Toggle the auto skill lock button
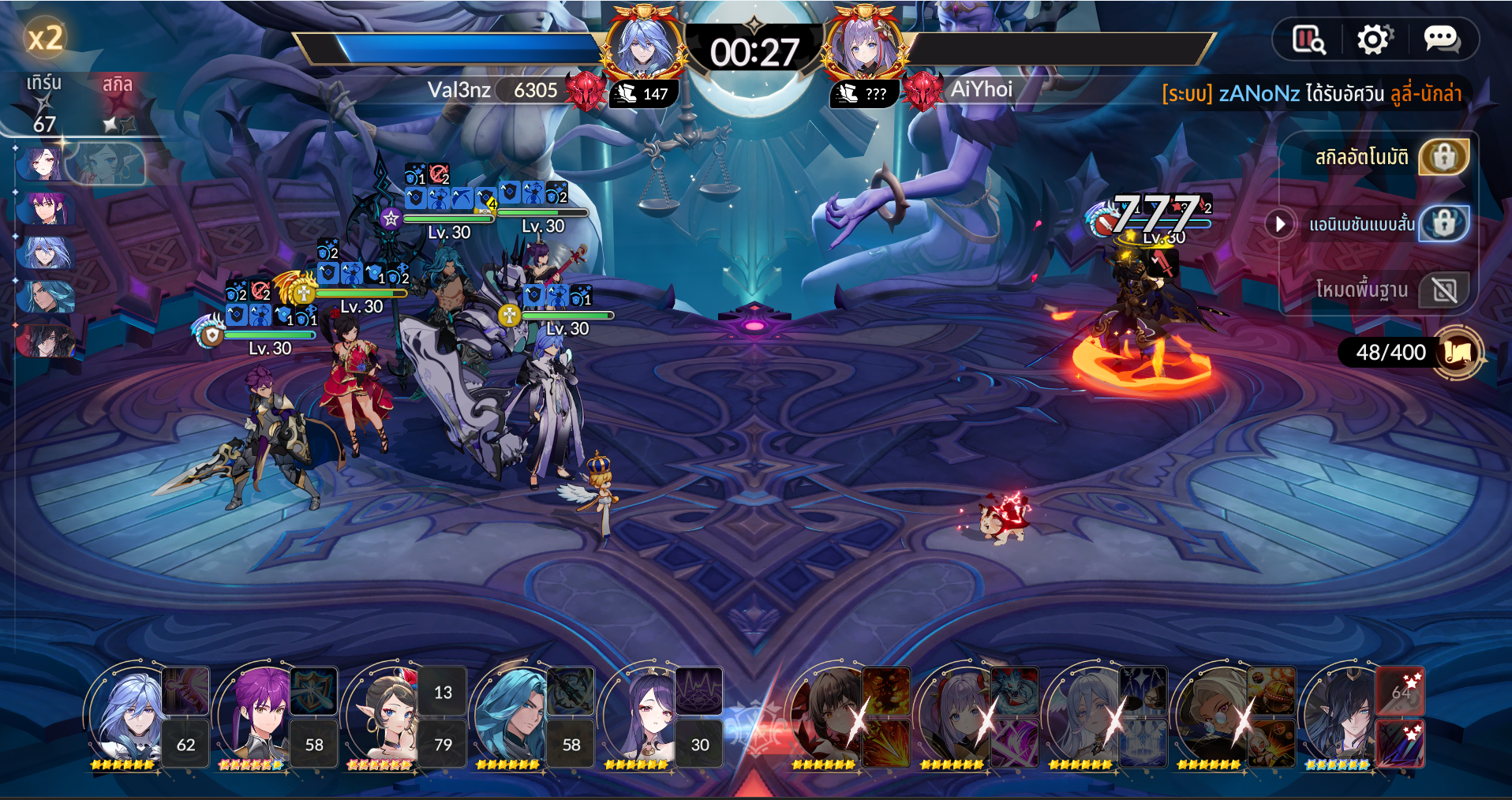The width and height of the screenshot is (1512, 800). coord(1443,157)
